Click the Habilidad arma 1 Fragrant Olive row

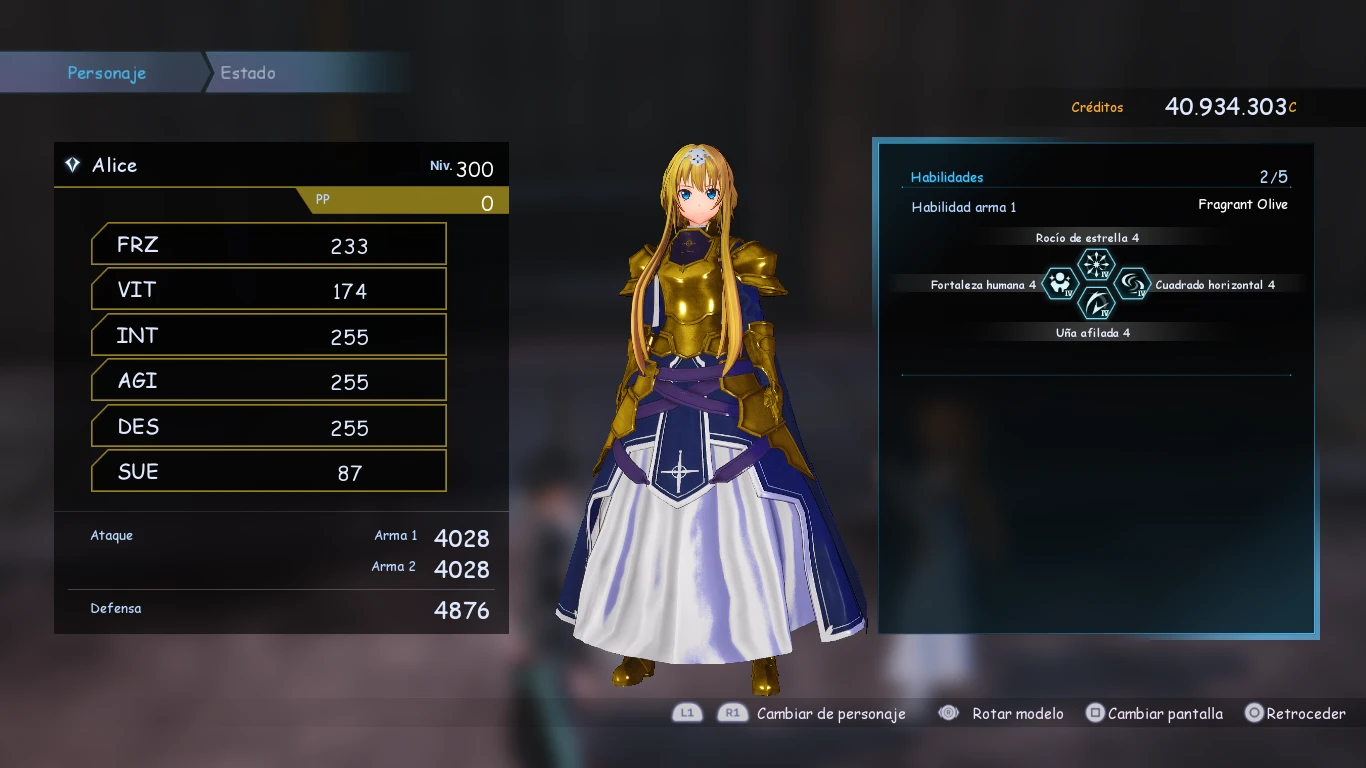(x=1098, y=206)
